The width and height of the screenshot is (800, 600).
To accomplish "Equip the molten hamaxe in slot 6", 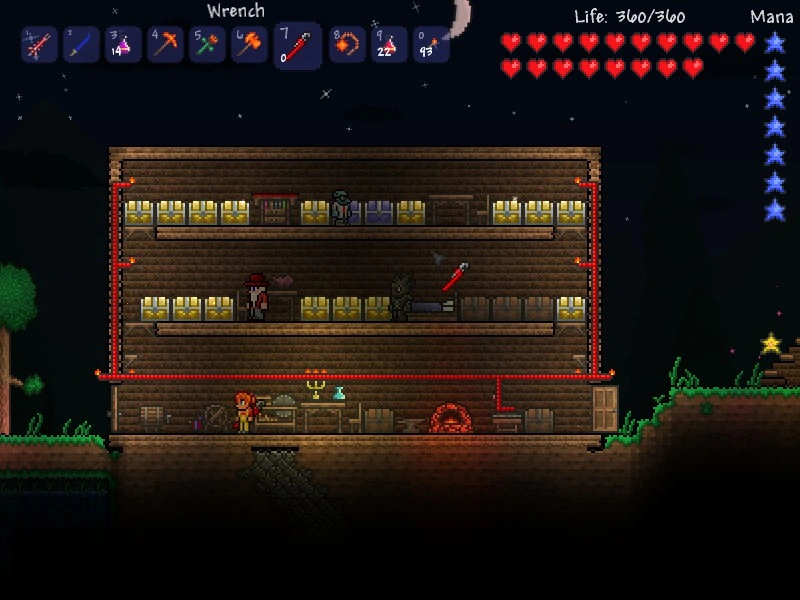I will (x=249, y=45).
